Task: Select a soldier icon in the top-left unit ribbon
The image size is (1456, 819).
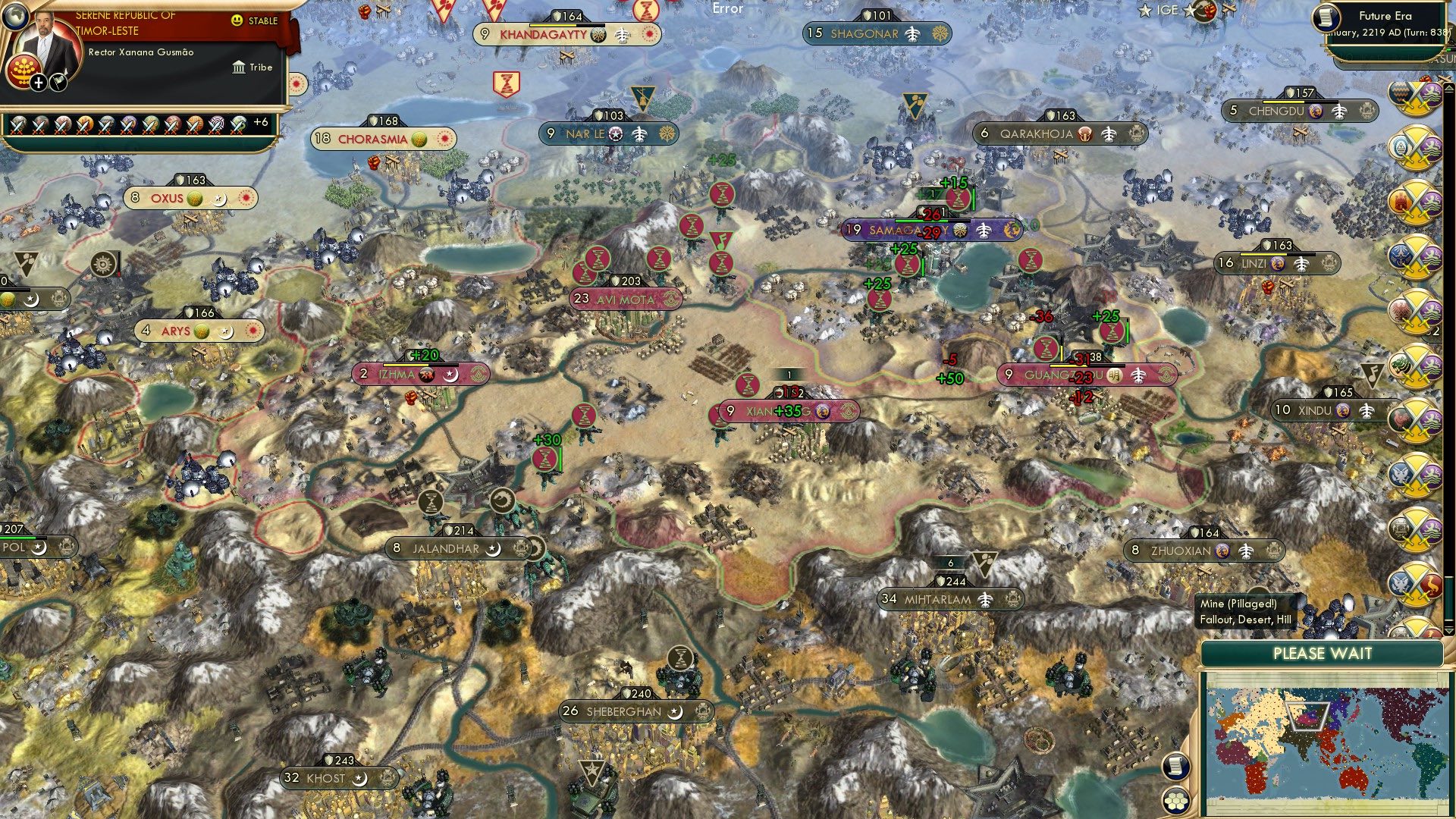Action: point(19,125)
